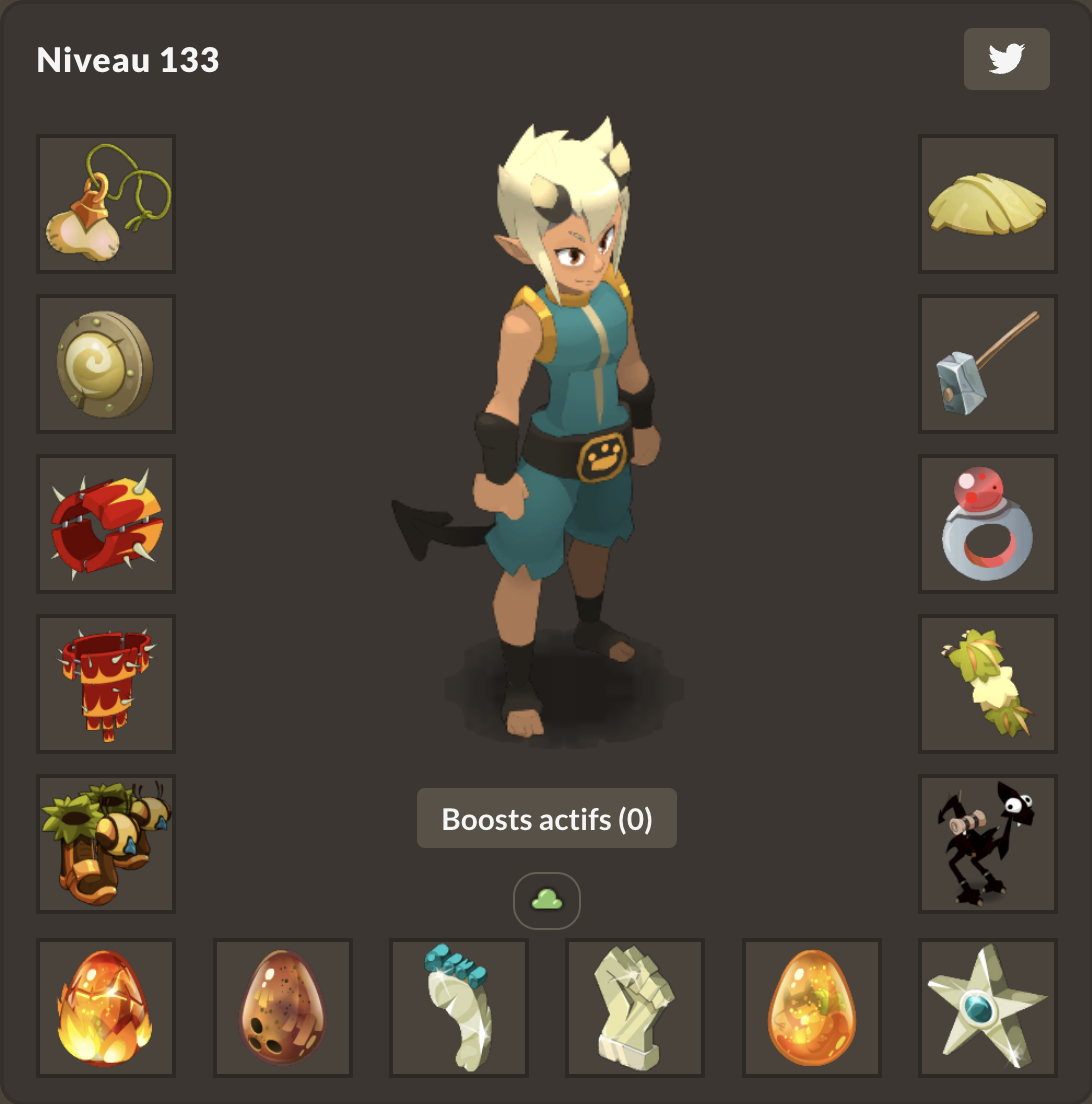
Task: Choose the red spiked ring slot
Action: (106, 524)
